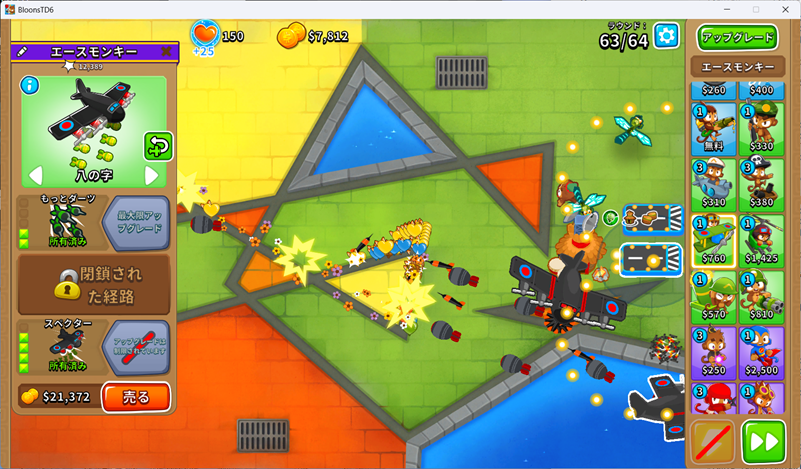Click the 閉鎖された経路 locked path panel

pos(94,284)
